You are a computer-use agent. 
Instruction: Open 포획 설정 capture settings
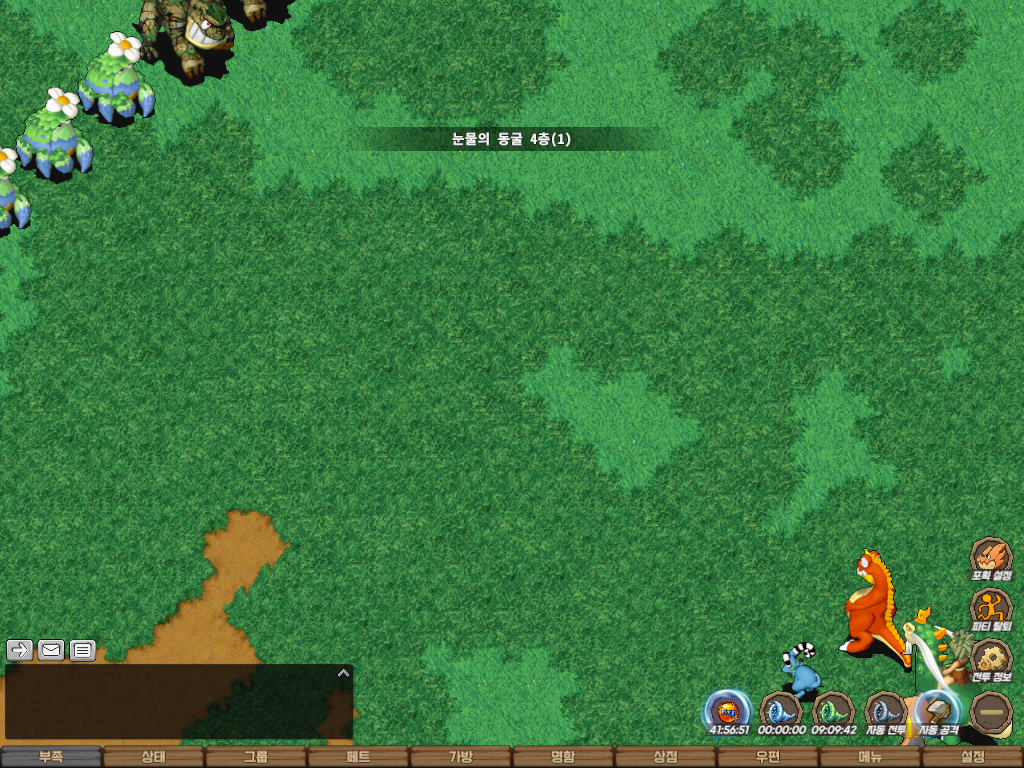[x=991, y=558]
